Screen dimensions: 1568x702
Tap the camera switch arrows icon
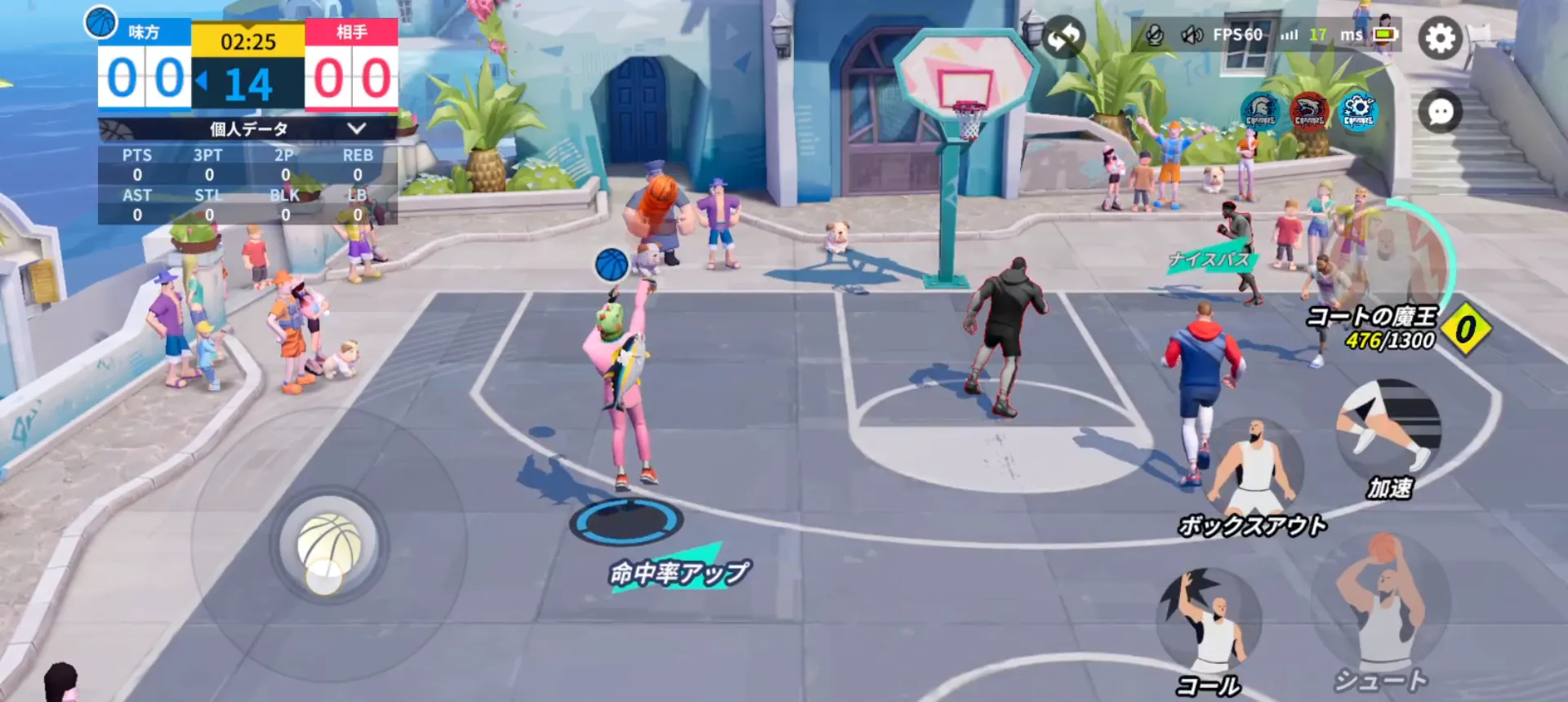coord(1064,36)
